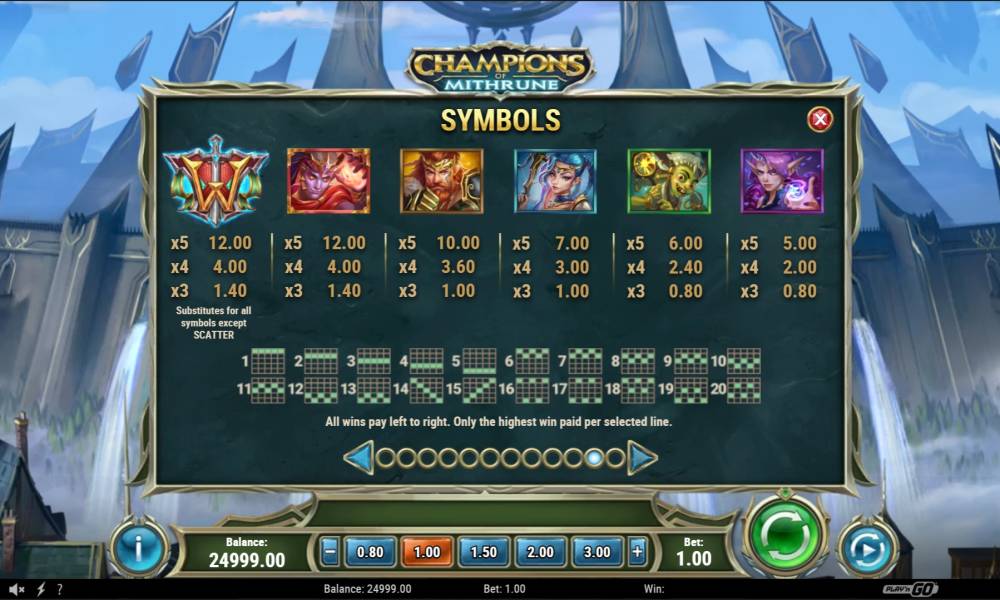
Task: Set the bet to 0.80
Action: [x=370, y=551]
